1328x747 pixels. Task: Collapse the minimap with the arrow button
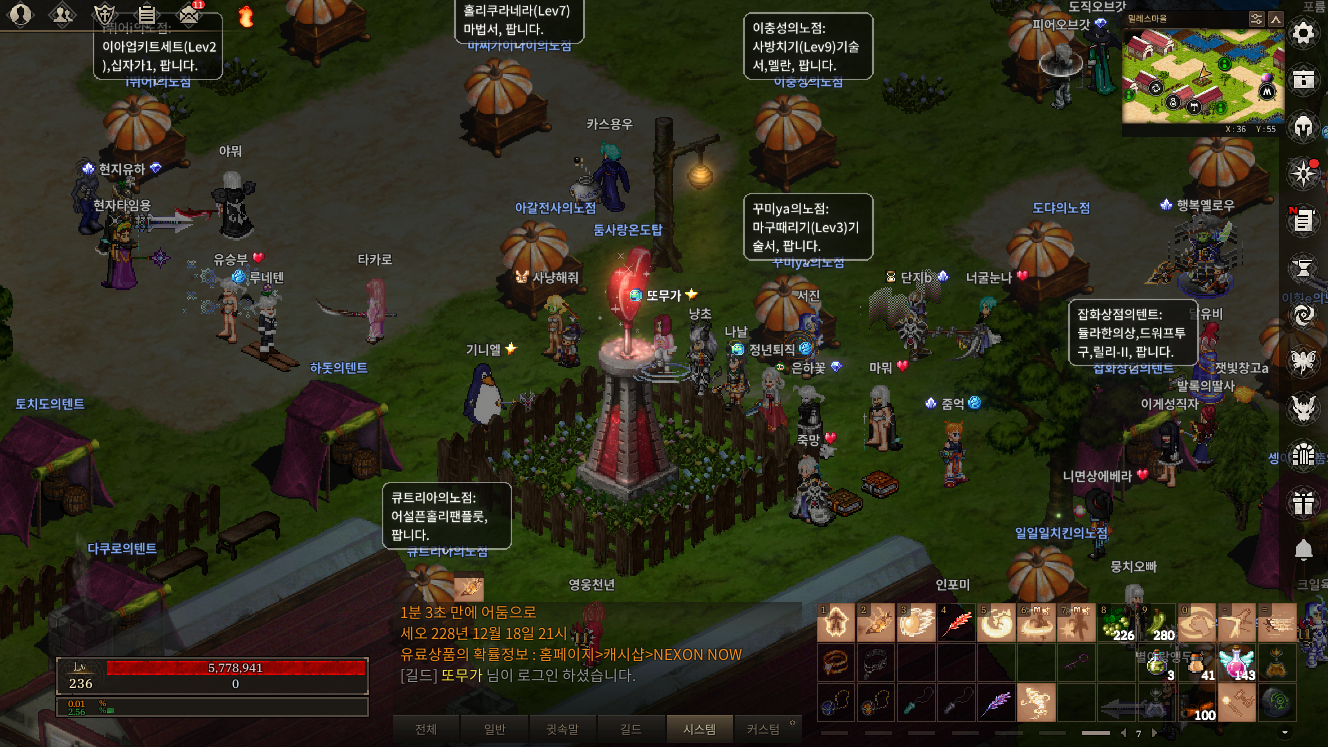tap(1275, 18)
